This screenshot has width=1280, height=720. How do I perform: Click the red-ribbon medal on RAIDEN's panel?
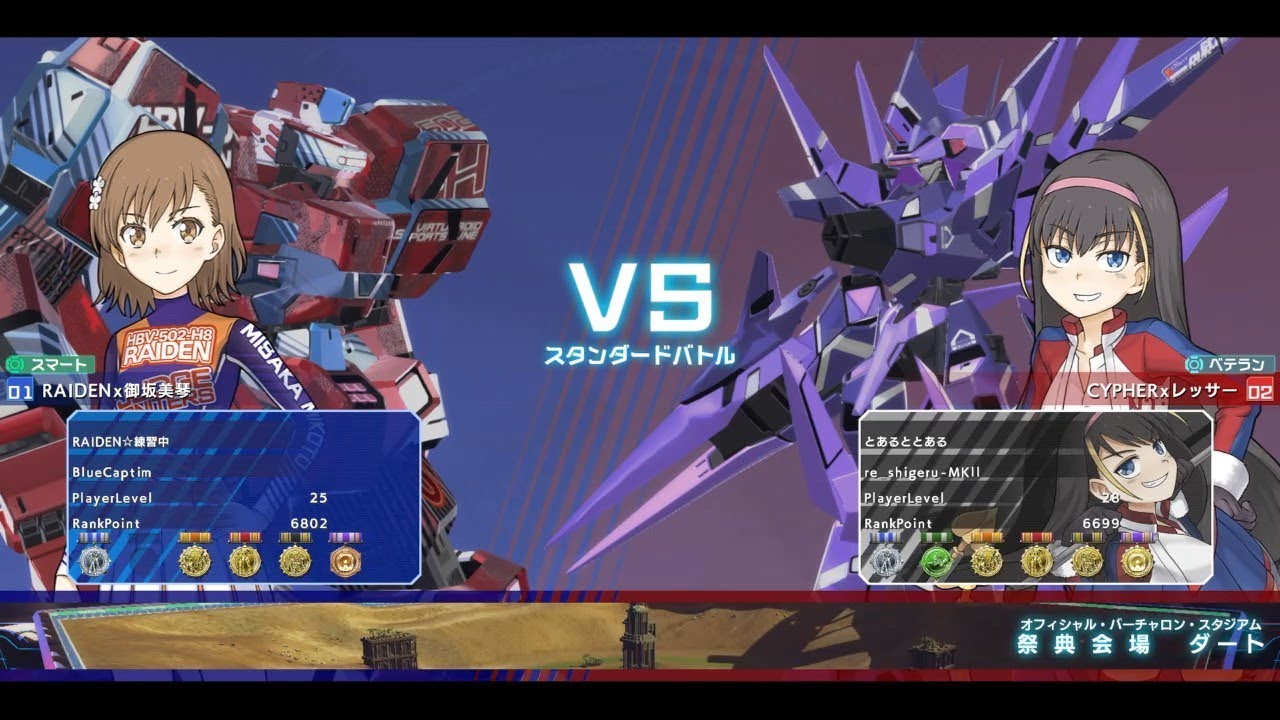(x=246, y=560)
